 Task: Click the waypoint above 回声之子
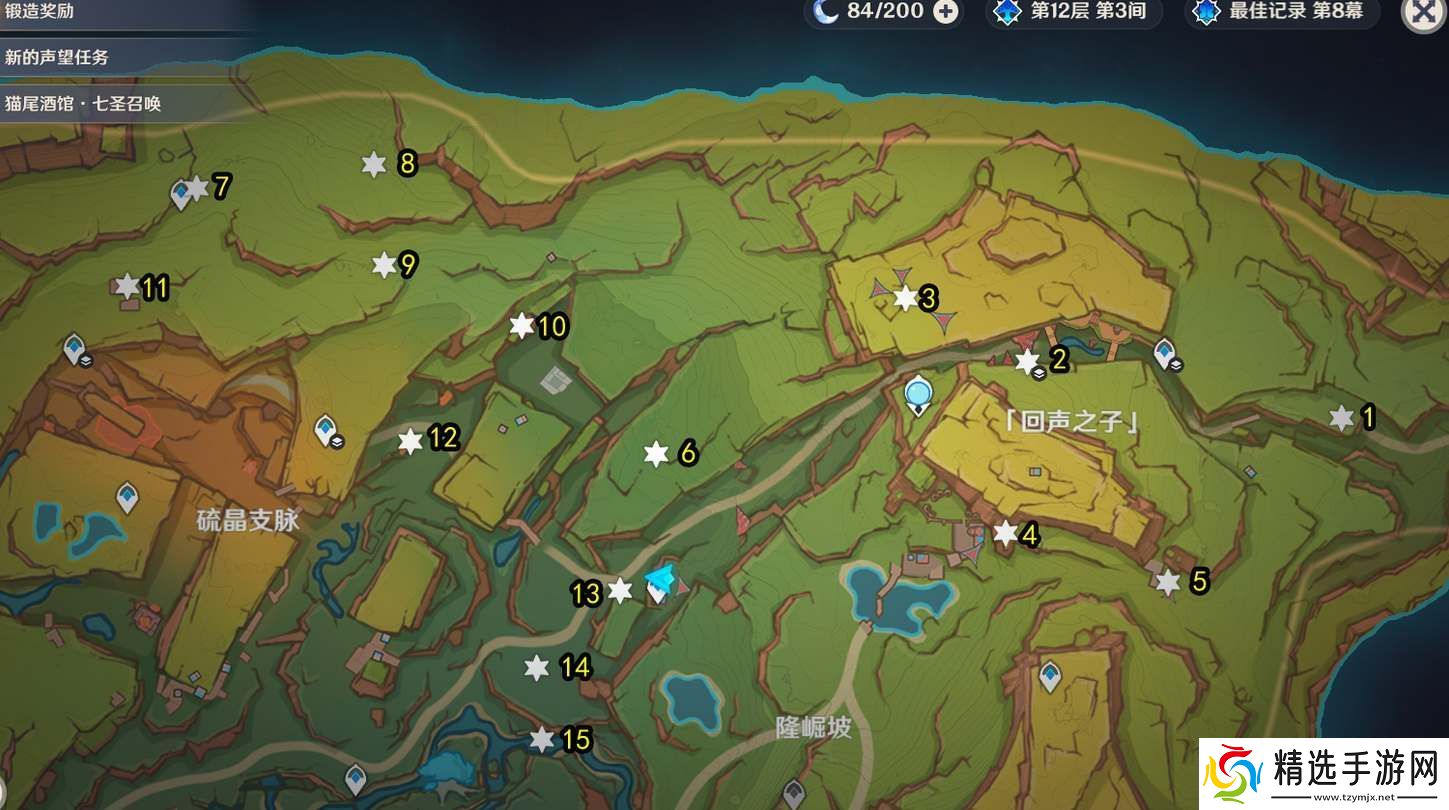(x=917, y=395)
